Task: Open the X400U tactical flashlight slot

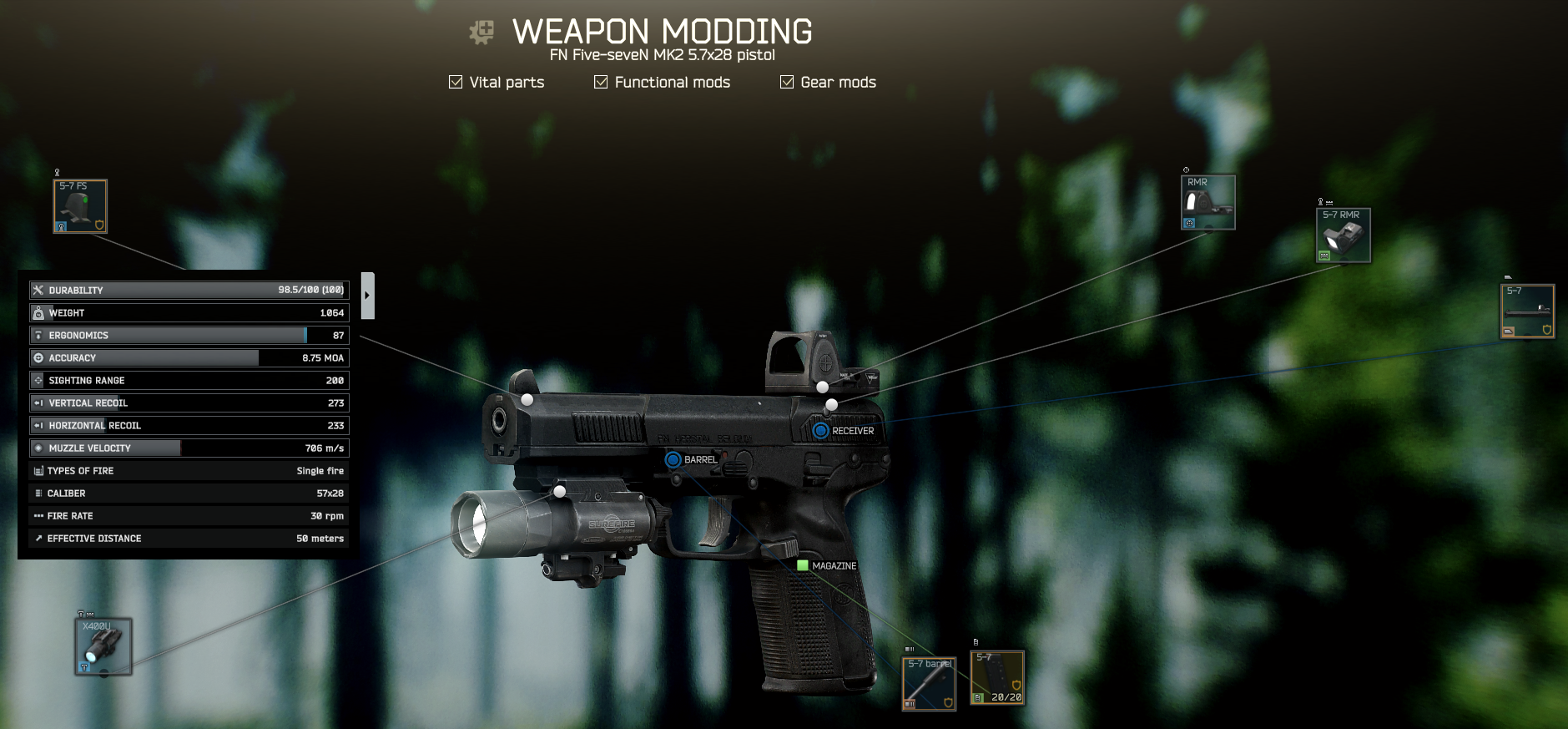Action: click(x=103, y=646)
